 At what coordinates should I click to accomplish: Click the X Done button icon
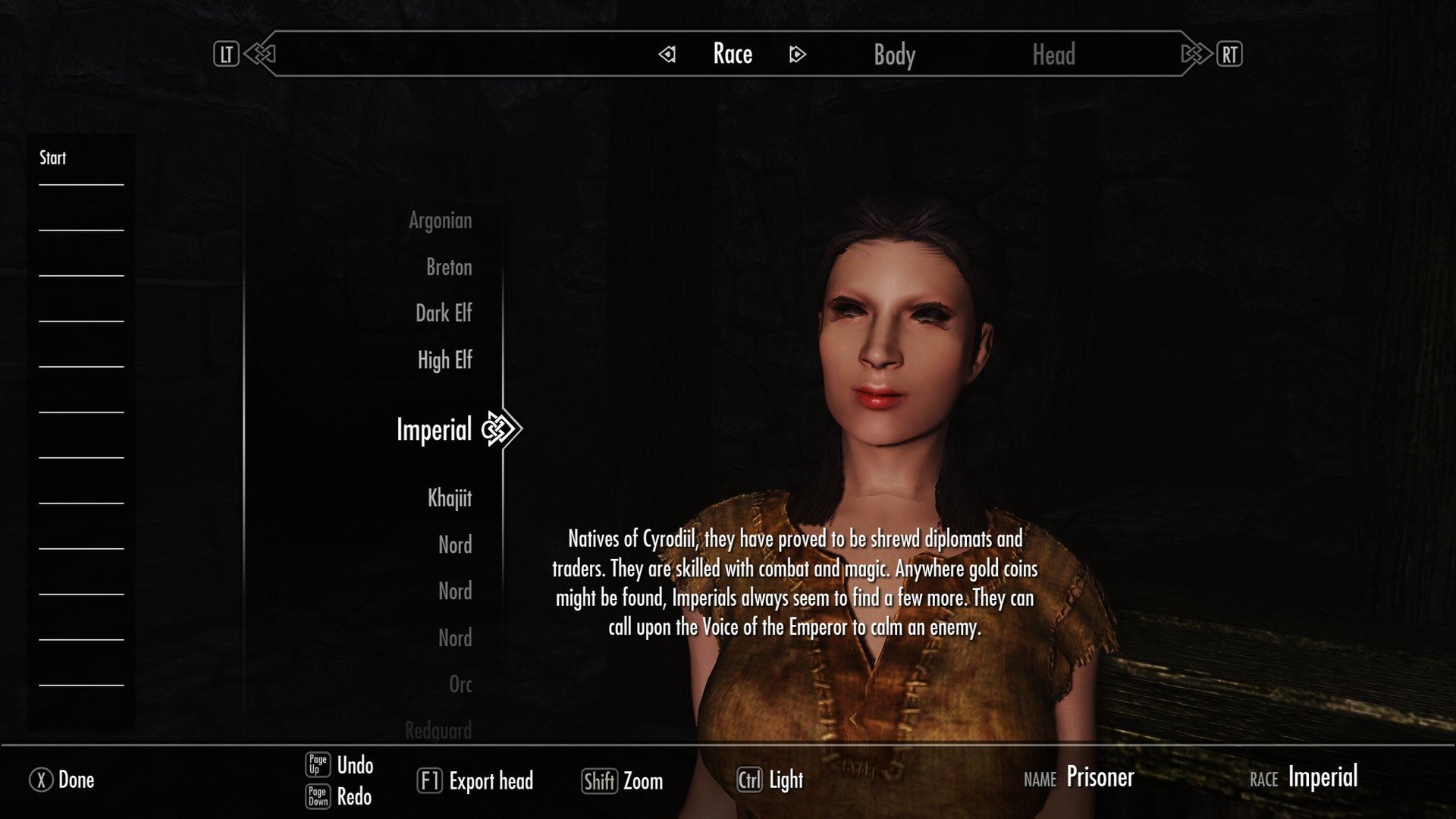tap(43, 780)
